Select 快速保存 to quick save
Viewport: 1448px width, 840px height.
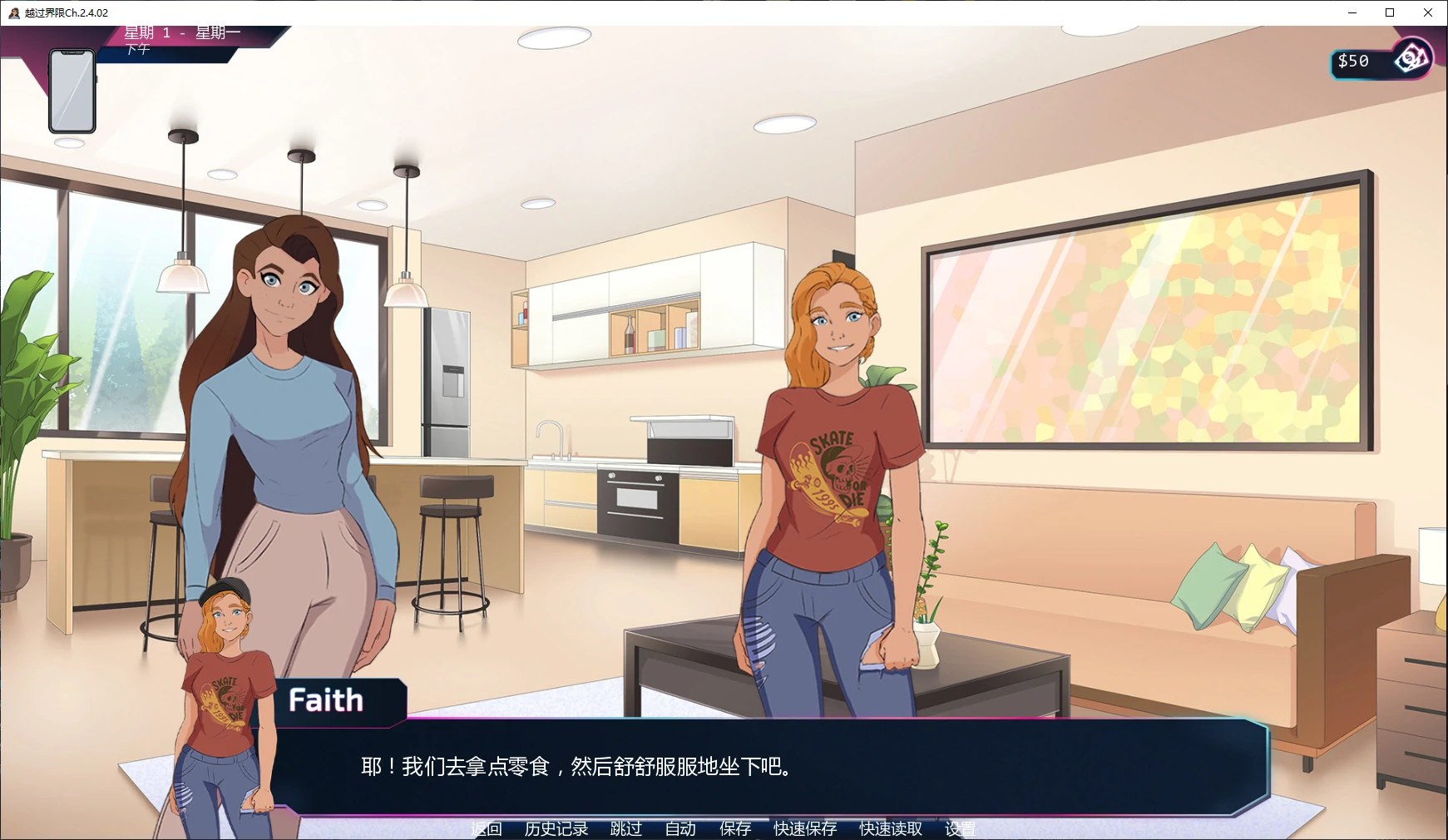[x=804, y=828]
